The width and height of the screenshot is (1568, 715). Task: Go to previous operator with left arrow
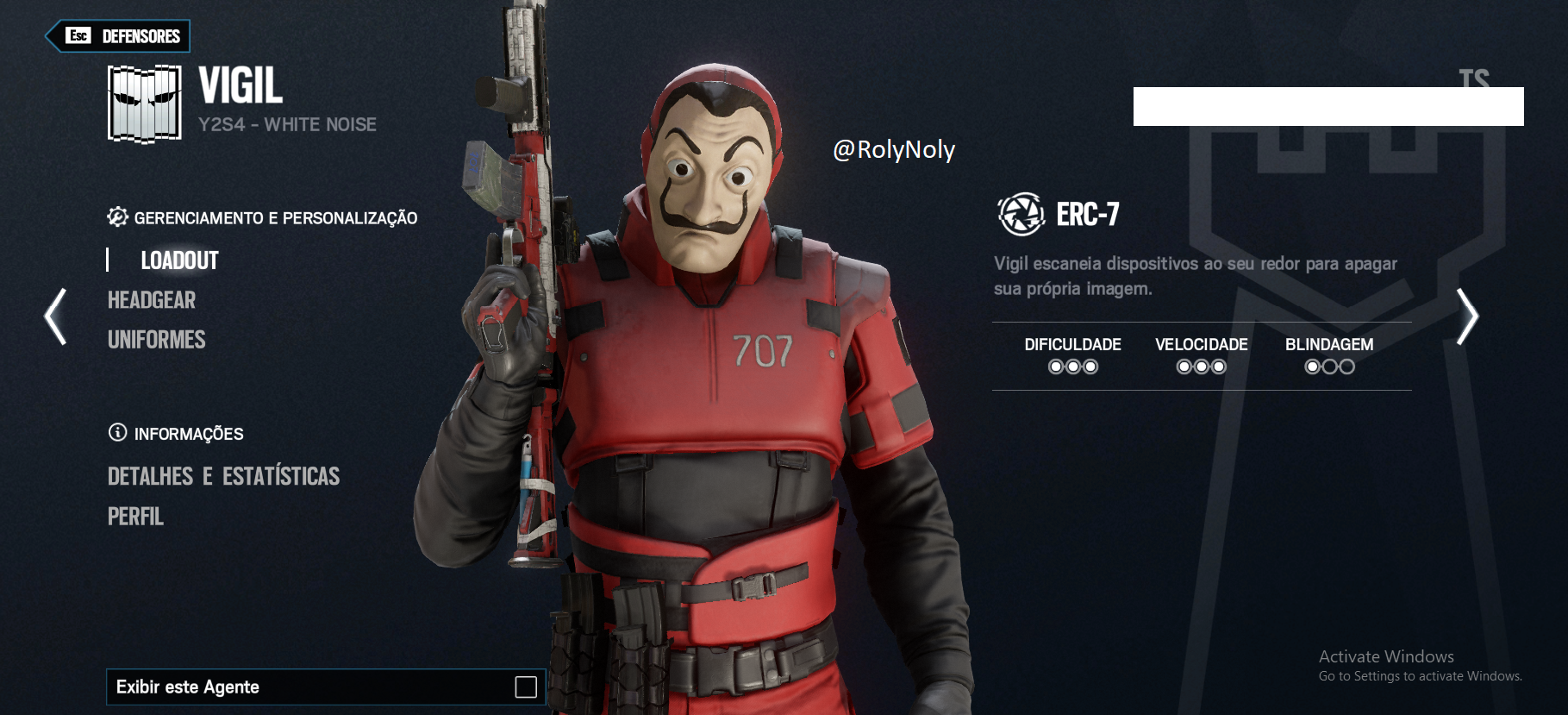tap(53, 317)
